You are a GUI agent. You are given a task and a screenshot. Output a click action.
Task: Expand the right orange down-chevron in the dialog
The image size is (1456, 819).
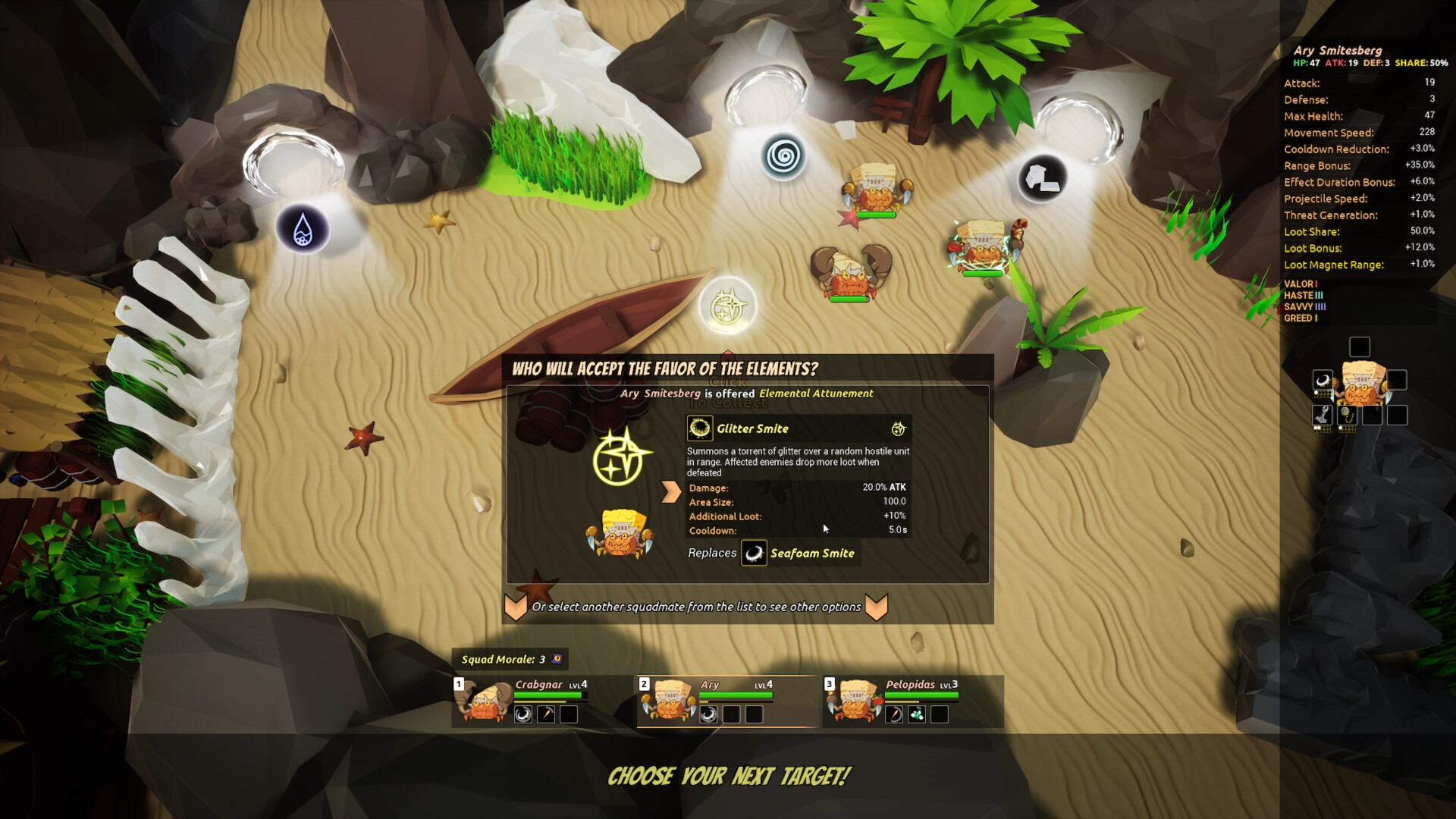pos(878,607)
